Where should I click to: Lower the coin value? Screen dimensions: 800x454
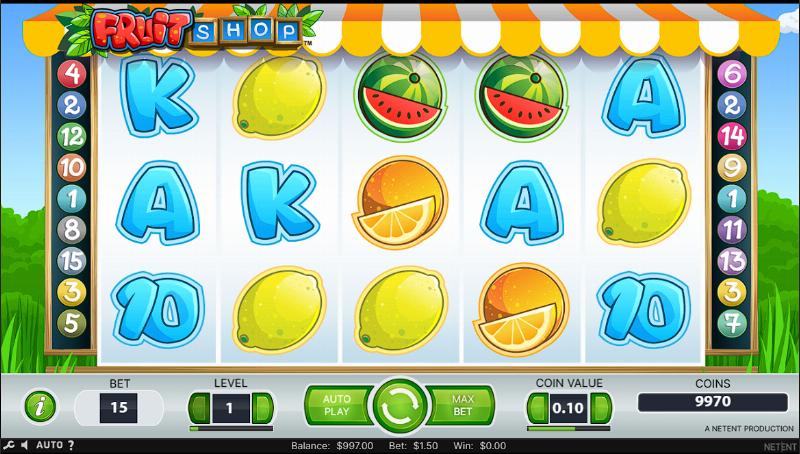pyautogui.click(x=537, y=408)
